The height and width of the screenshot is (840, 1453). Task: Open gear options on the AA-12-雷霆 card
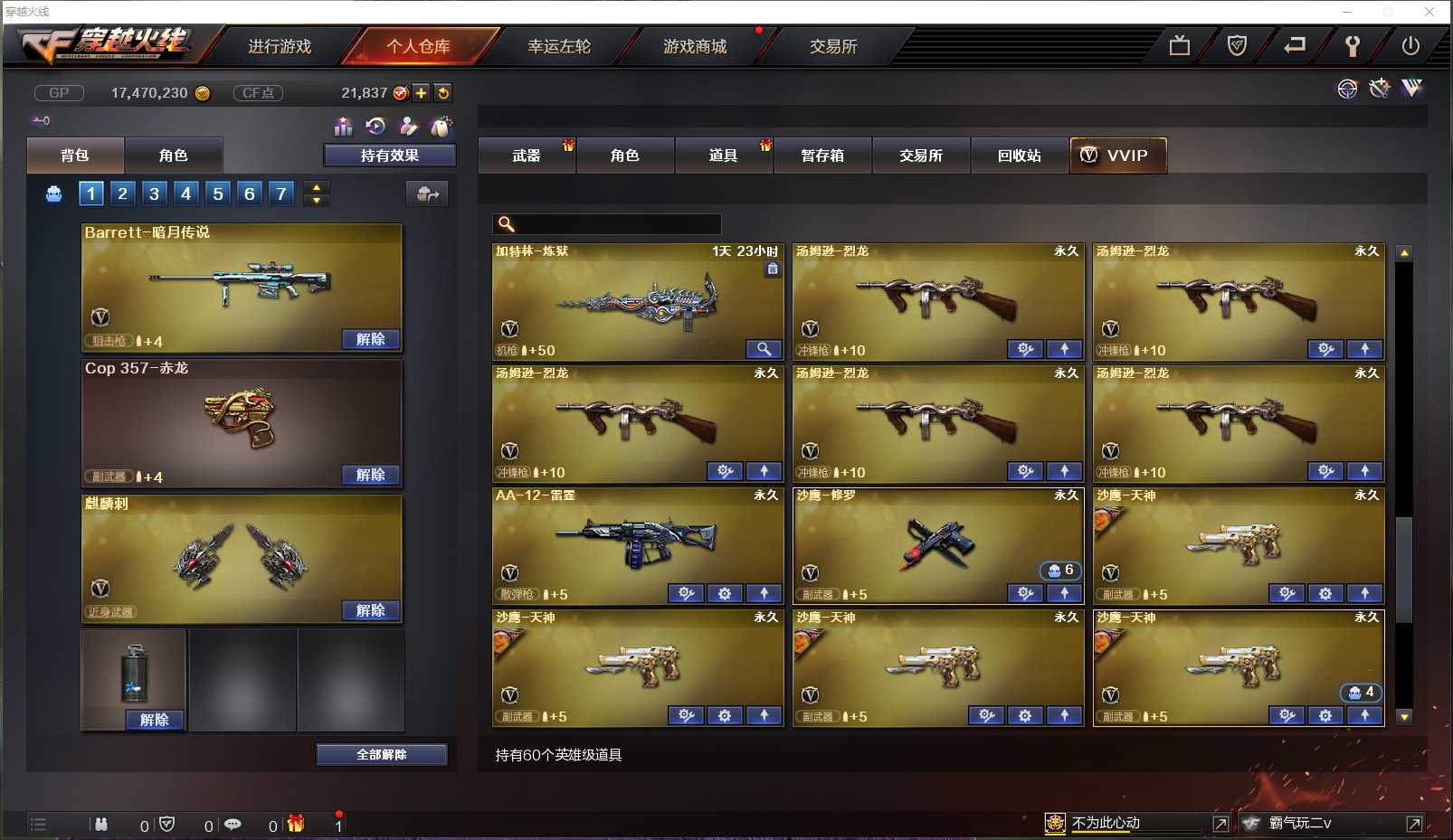(724, 594)
